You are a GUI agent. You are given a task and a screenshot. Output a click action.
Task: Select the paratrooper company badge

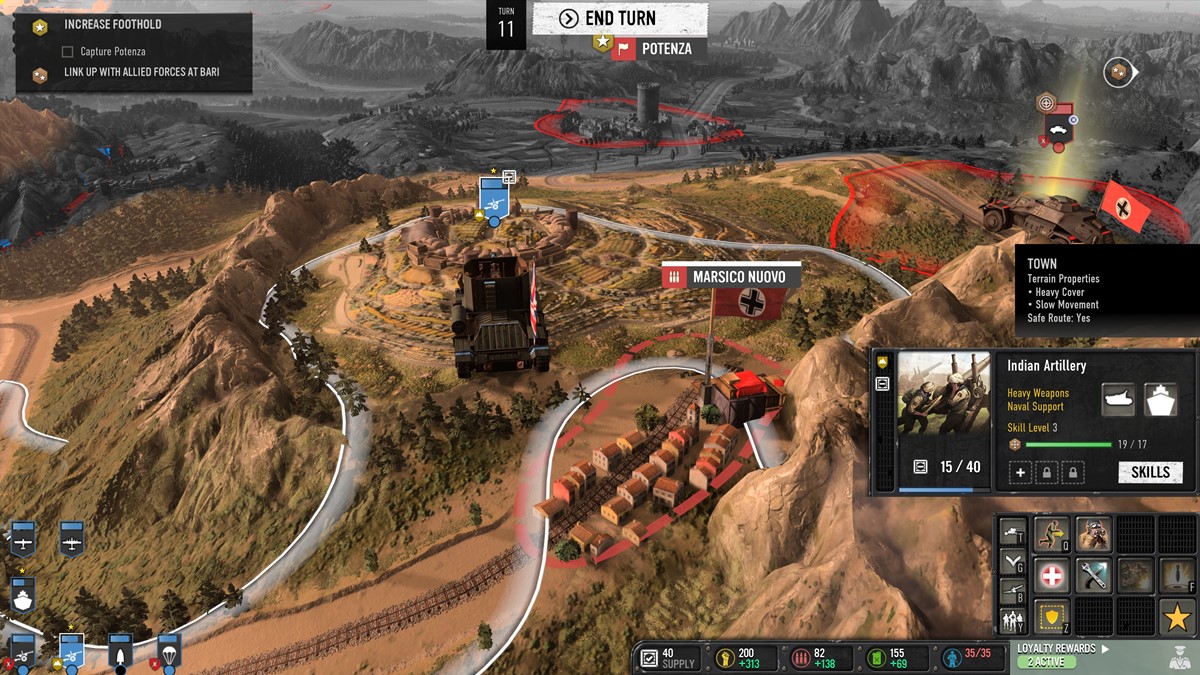pos(168,650)
